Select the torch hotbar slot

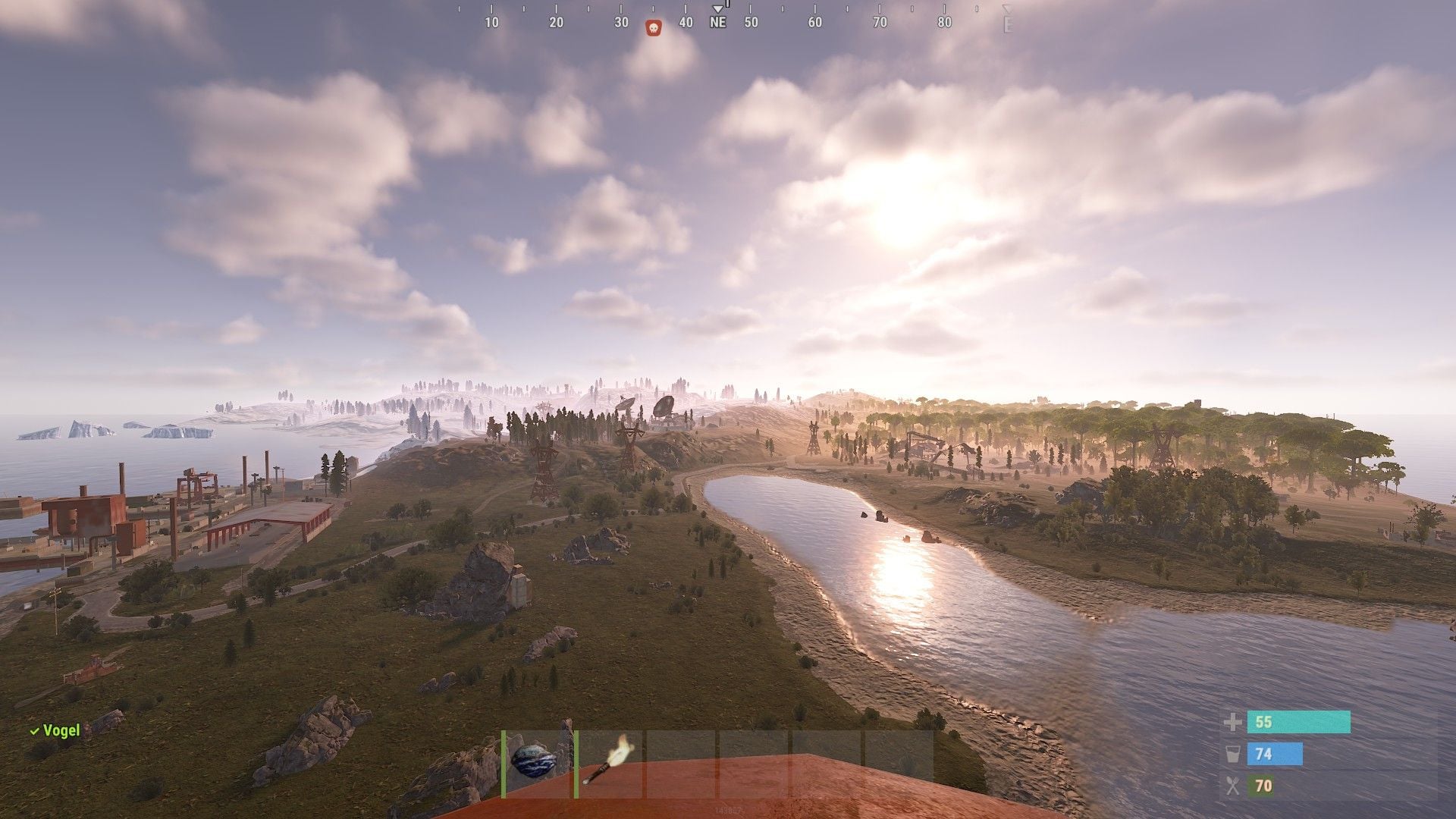coord(609,763)
